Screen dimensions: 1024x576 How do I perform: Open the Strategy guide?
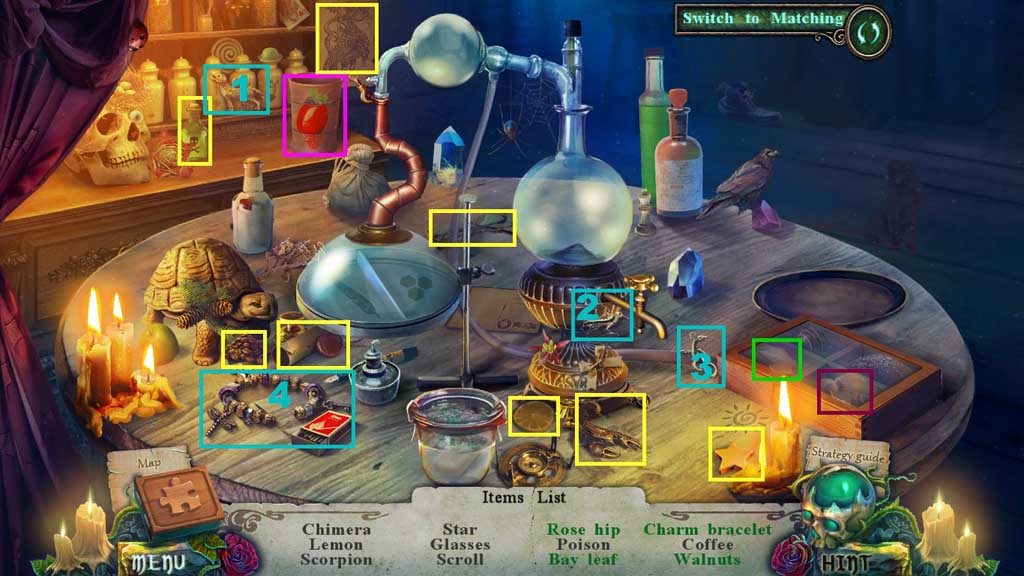[847, 454]
